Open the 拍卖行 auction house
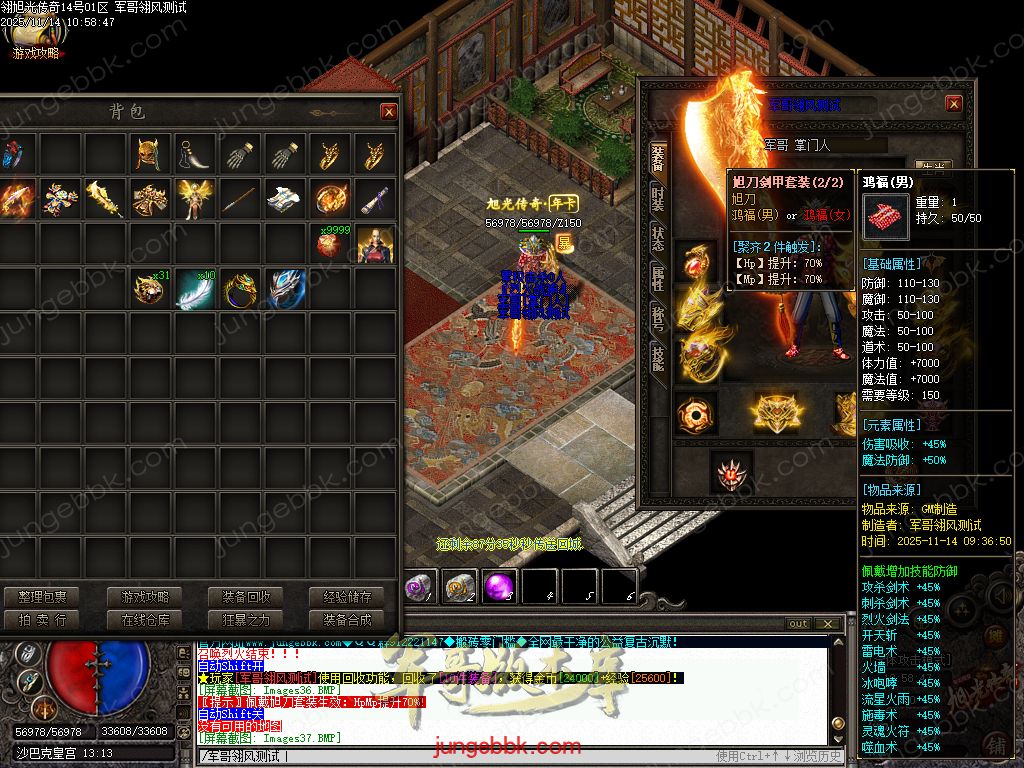 tap(42, 619)
